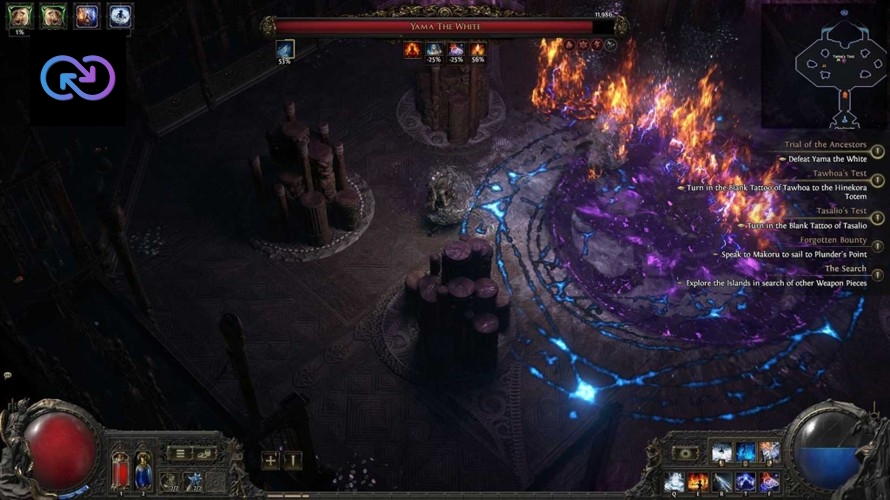Click the boss fire debuff icon showing 56%
Viewport: 890px width, 500px height.
coord(477,48)
